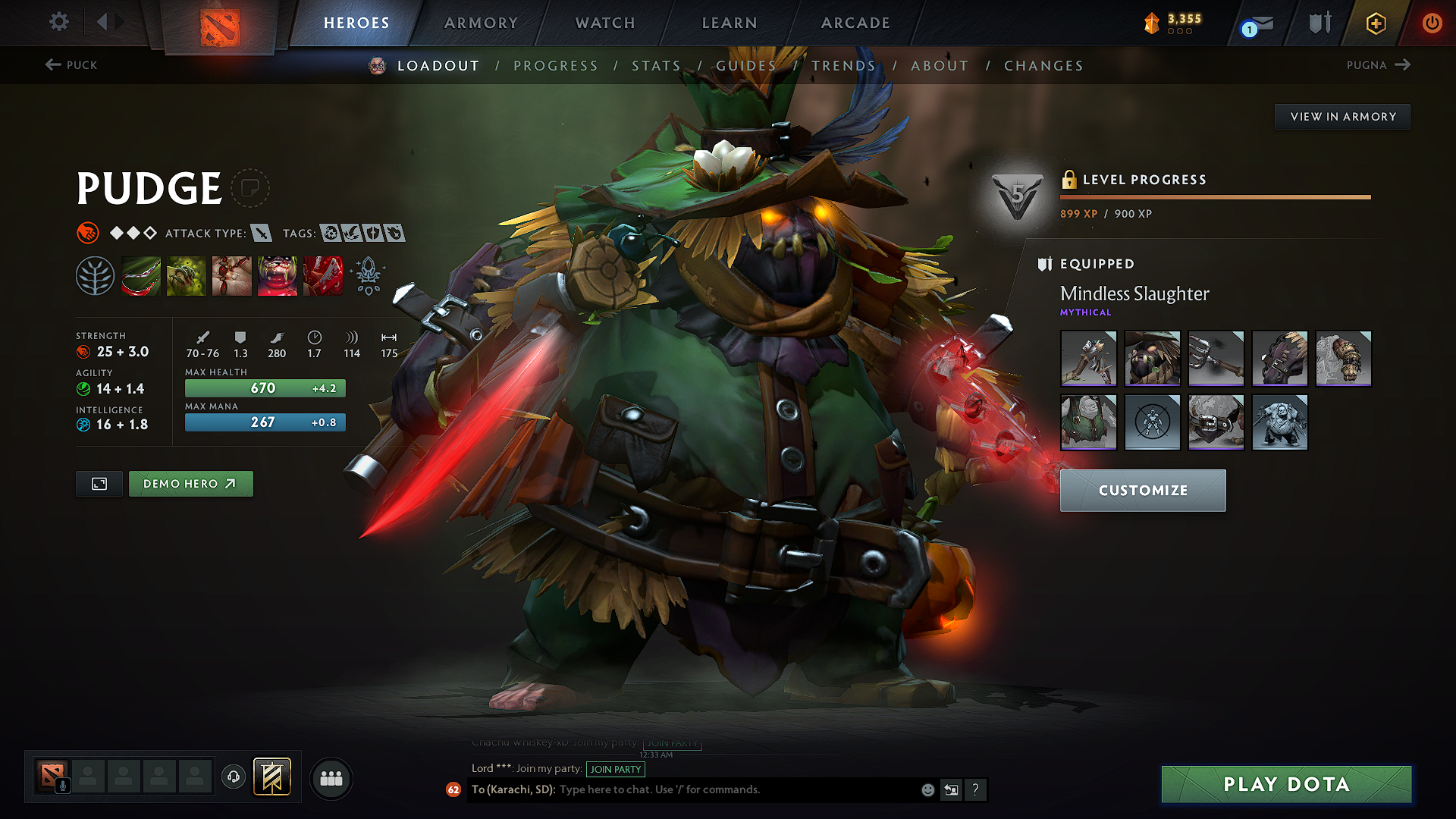Click the melee attack type icon

click(262, 234)
